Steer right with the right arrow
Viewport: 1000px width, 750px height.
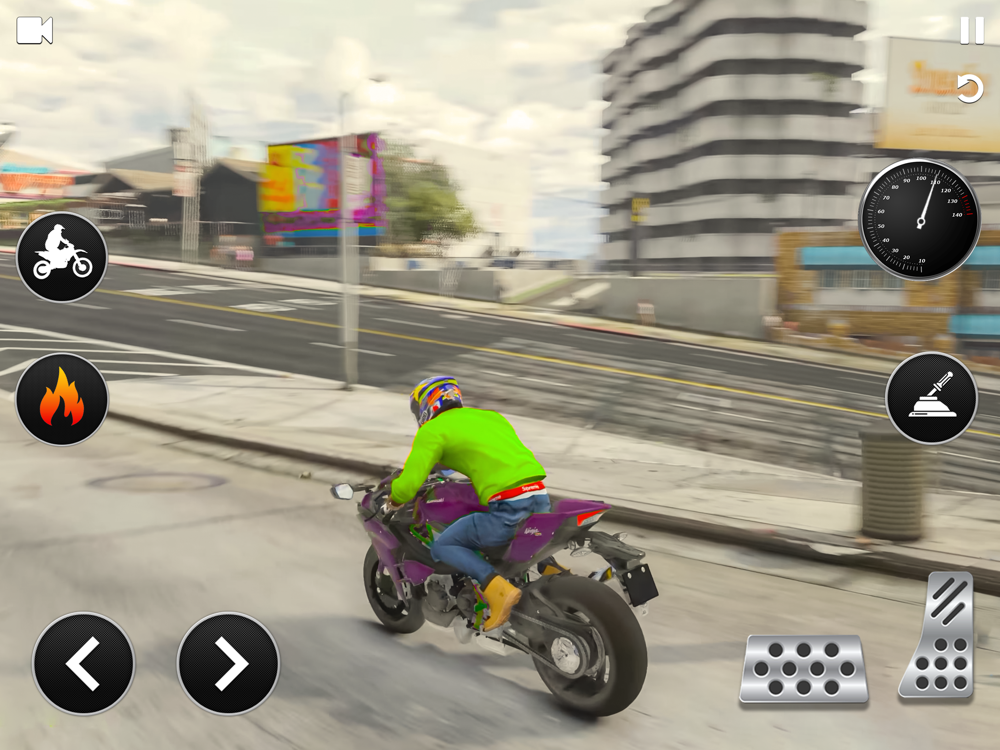pyautogui.click(x=228, y=663)
